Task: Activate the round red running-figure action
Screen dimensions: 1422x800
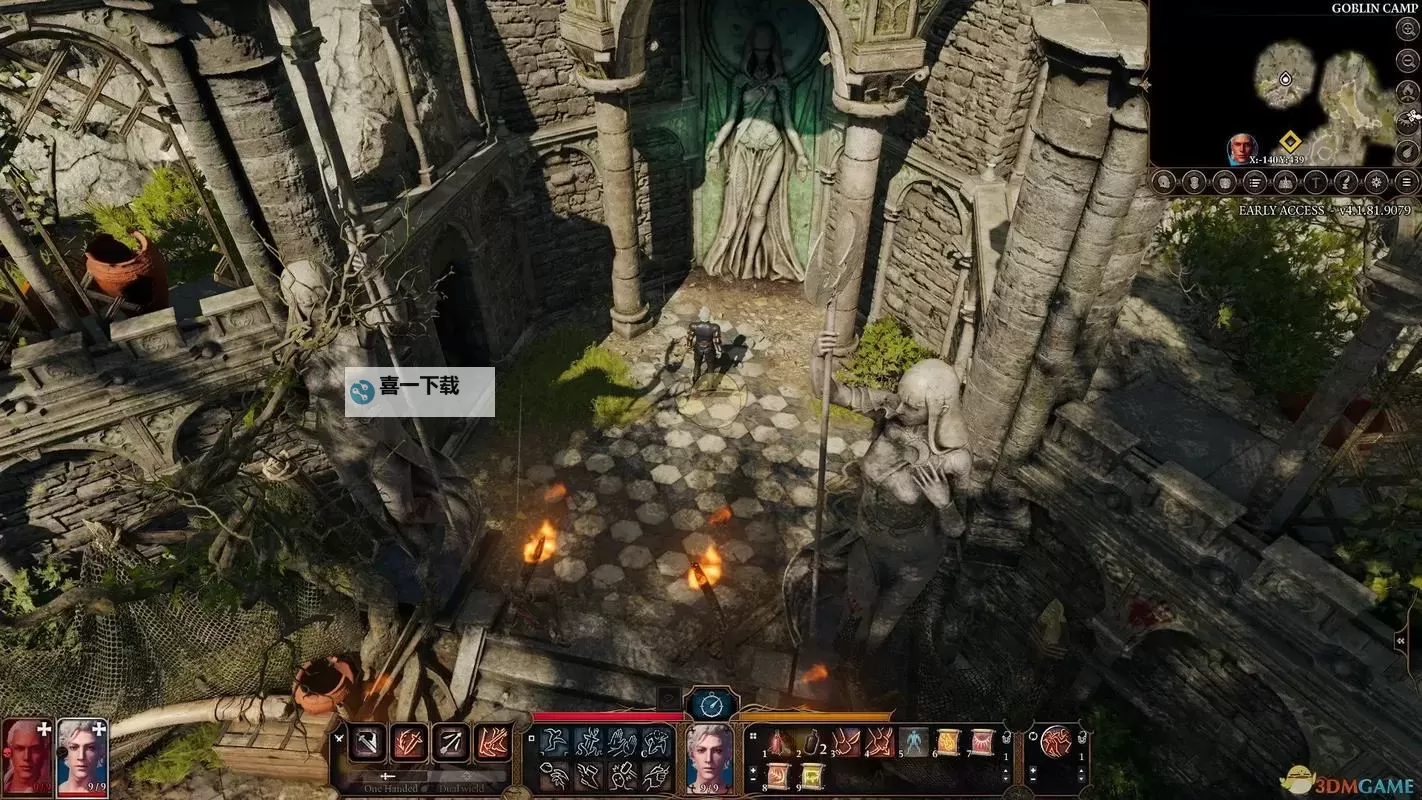Action: click(1056, 742)
